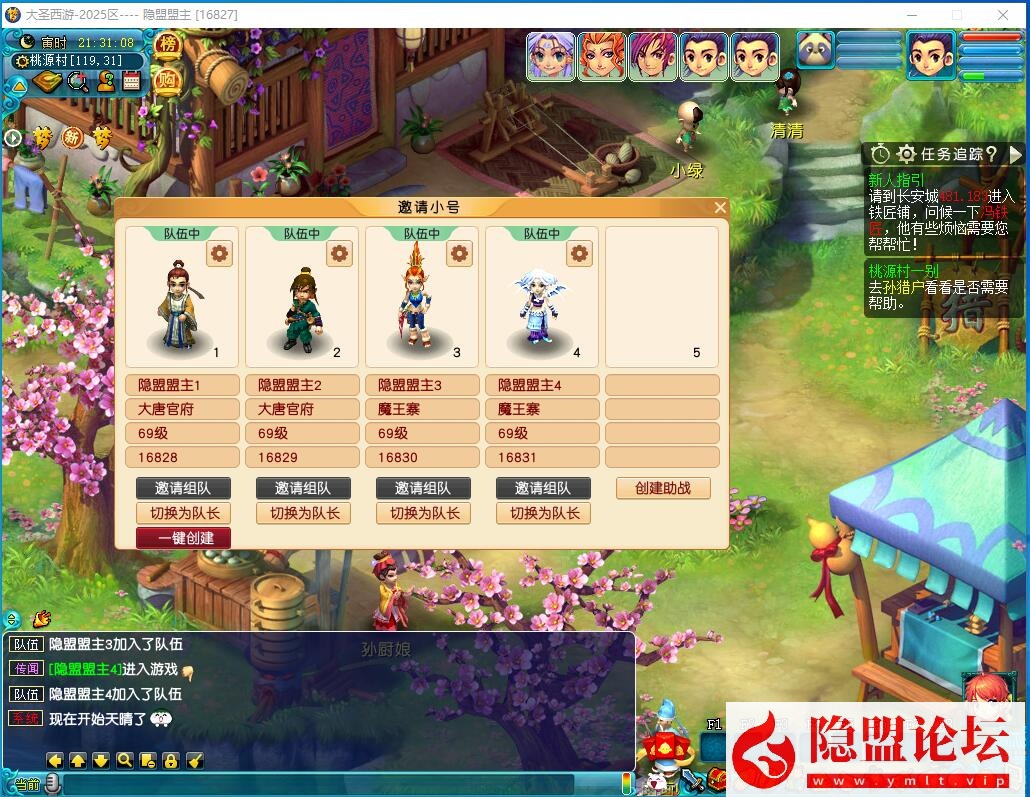
Task: Open the 榜 ranking icon
Action: click(168, 46)
